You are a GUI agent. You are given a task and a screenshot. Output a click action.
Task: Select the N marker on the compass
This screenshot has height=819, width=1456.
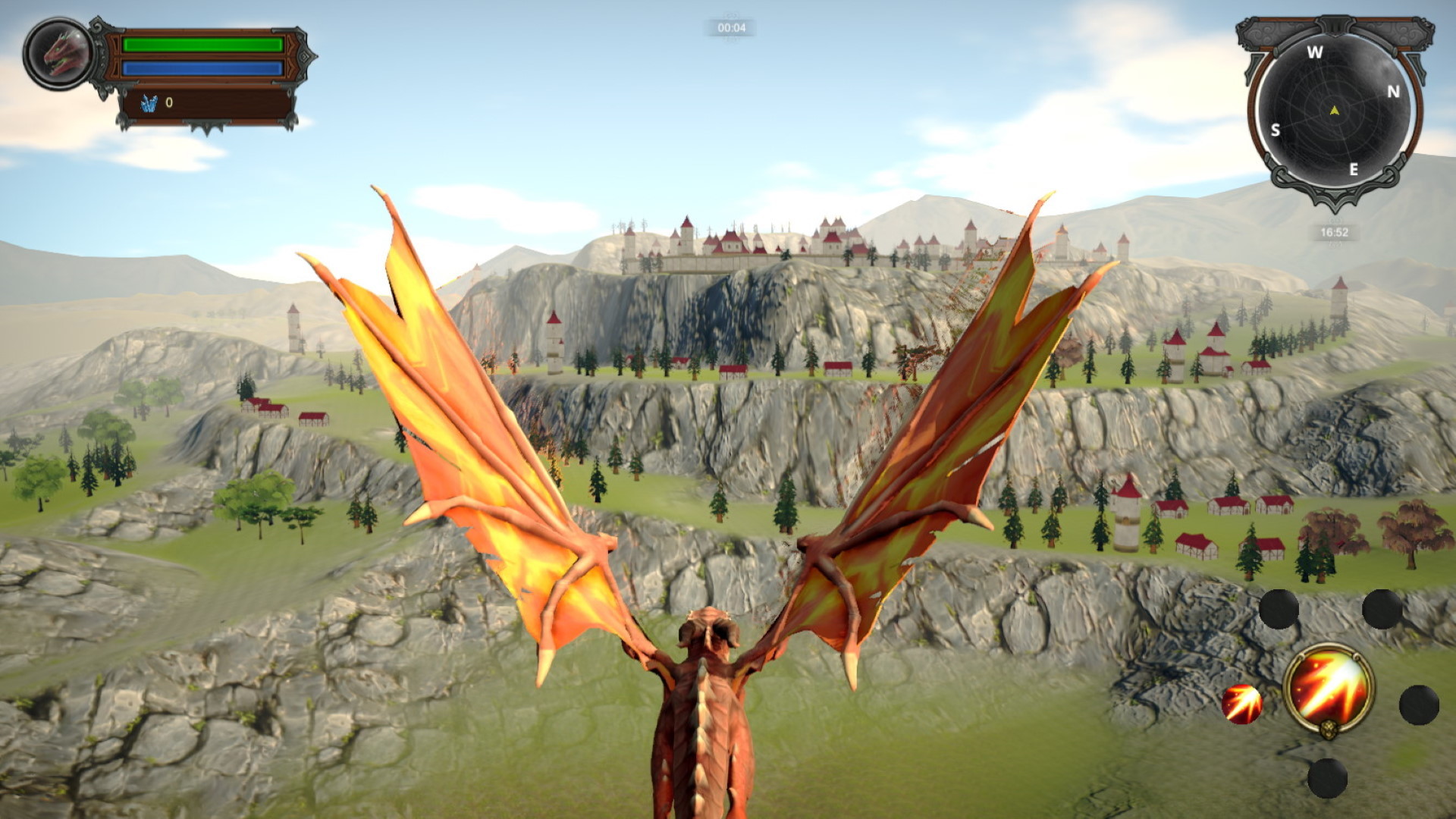pyautogui.click(x=1392, y=92)
